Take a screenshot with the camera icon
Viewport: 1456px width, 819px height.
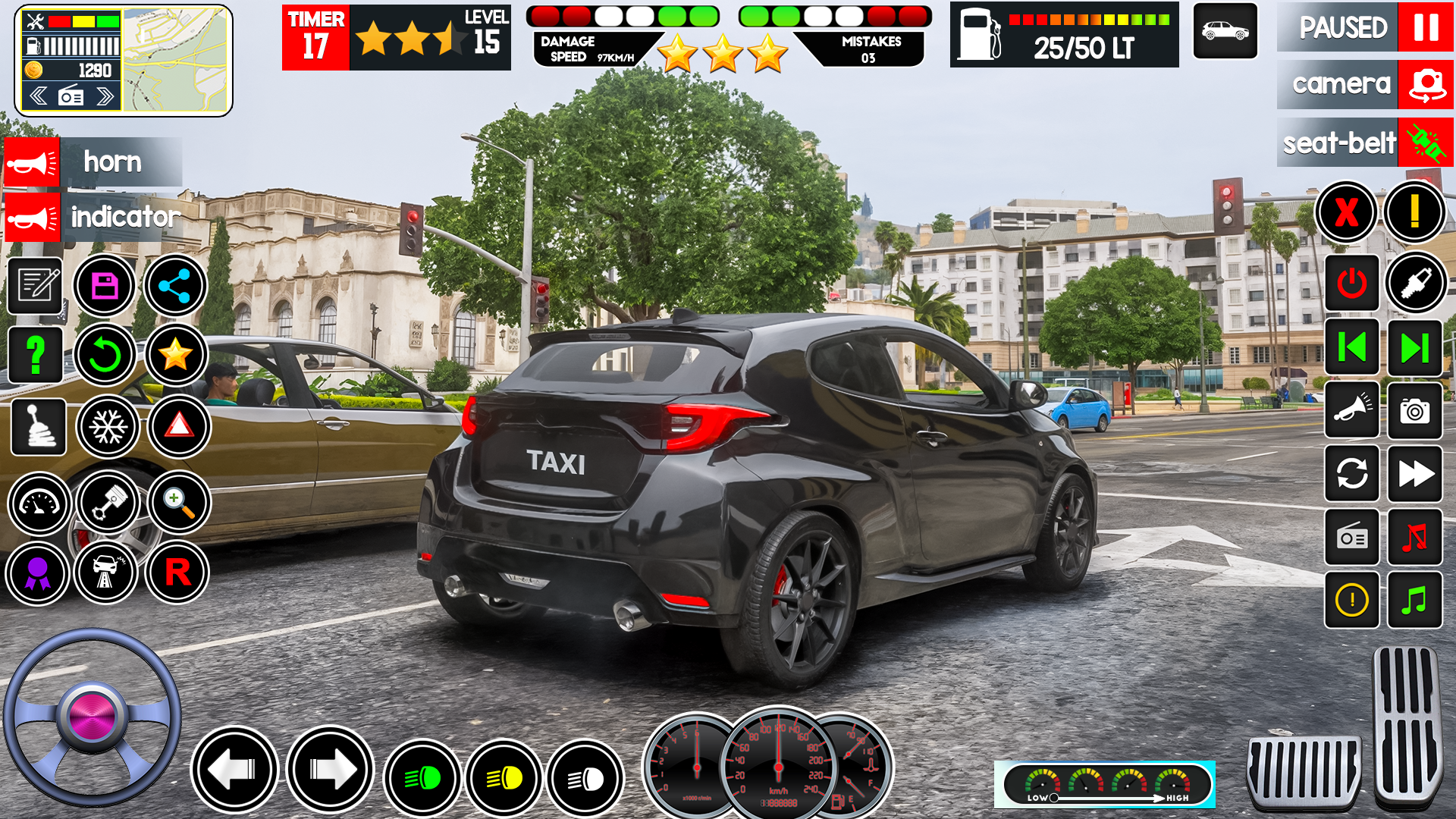[x=1414, y=411]
